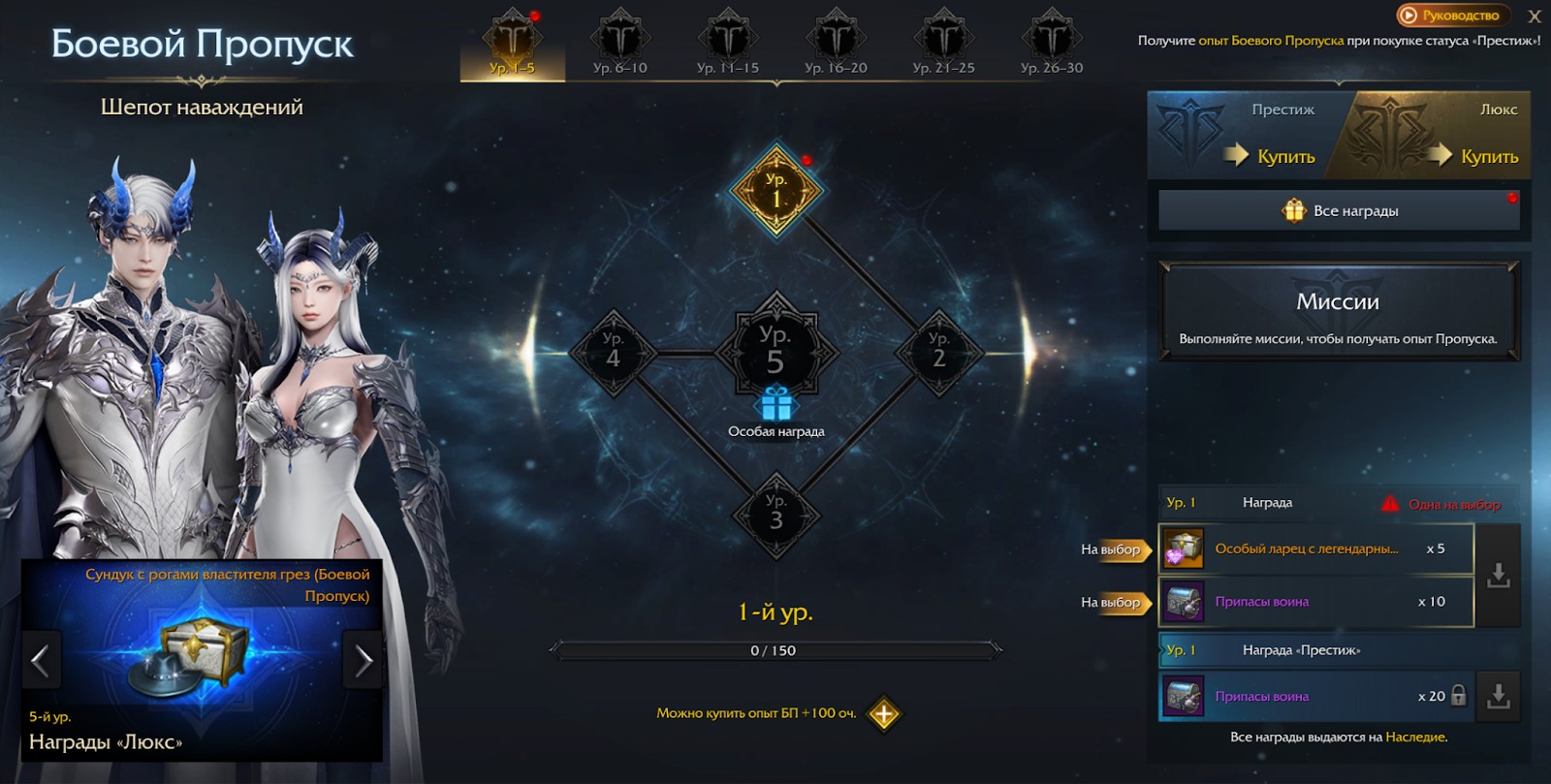Image resolution: width=1551 pixels, height=784 pixels.
Task: Click the Ур. 4 level node
Action: click(613, 351)
